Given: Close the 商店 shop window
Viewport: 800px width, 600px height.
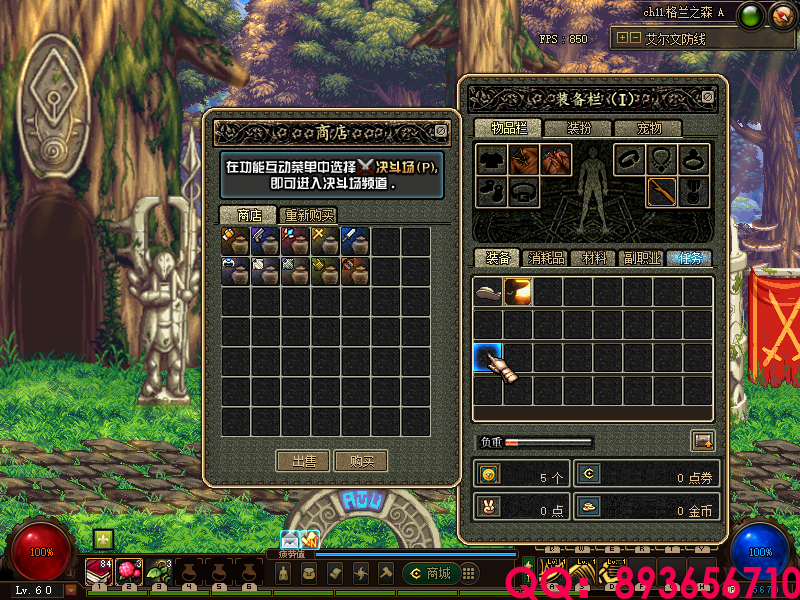Looking at the screenshot, I should click(441, 131).
